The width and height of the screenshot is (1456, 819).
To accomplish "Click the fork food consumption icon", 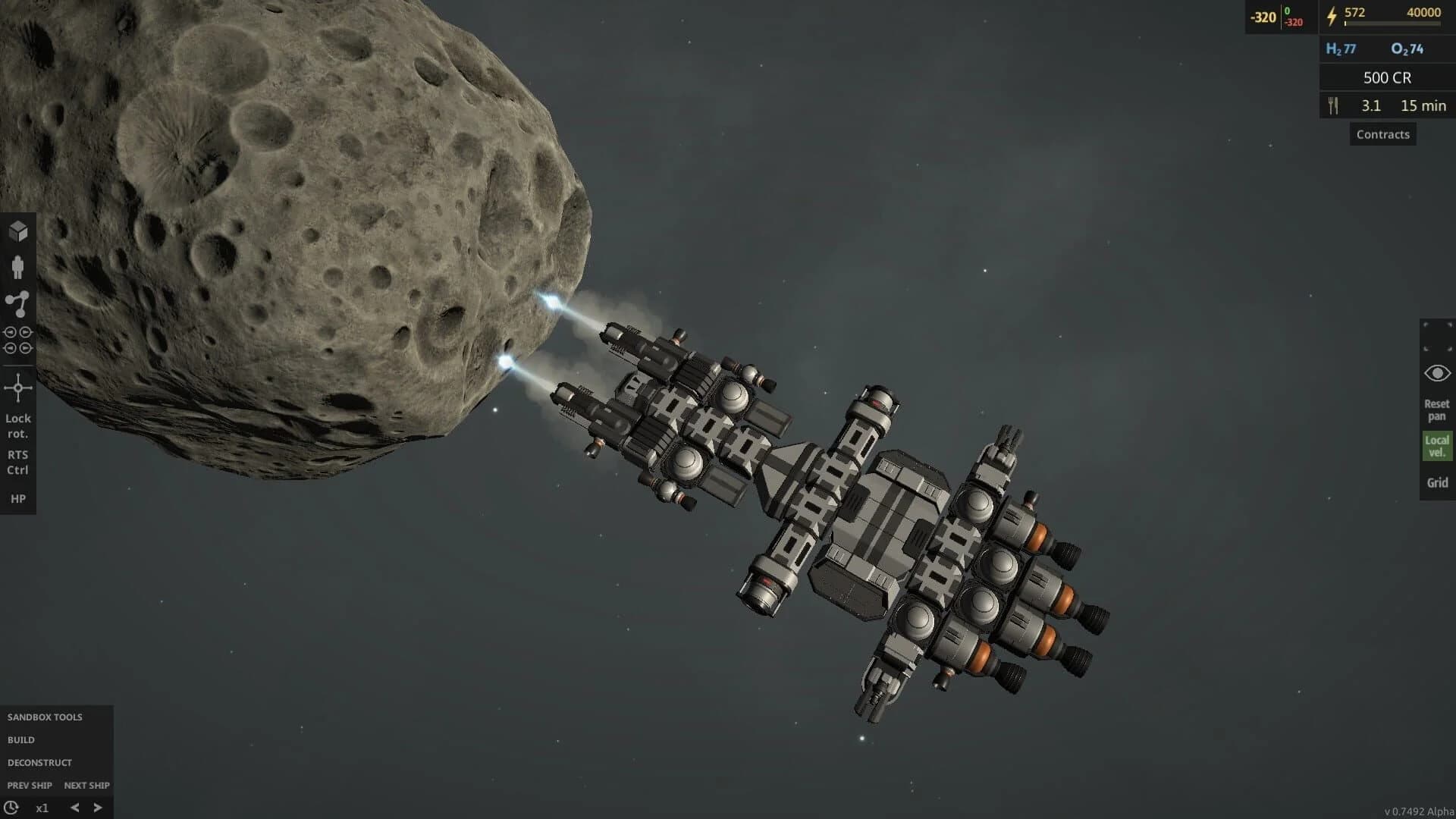I will (x=1334, y=105).
